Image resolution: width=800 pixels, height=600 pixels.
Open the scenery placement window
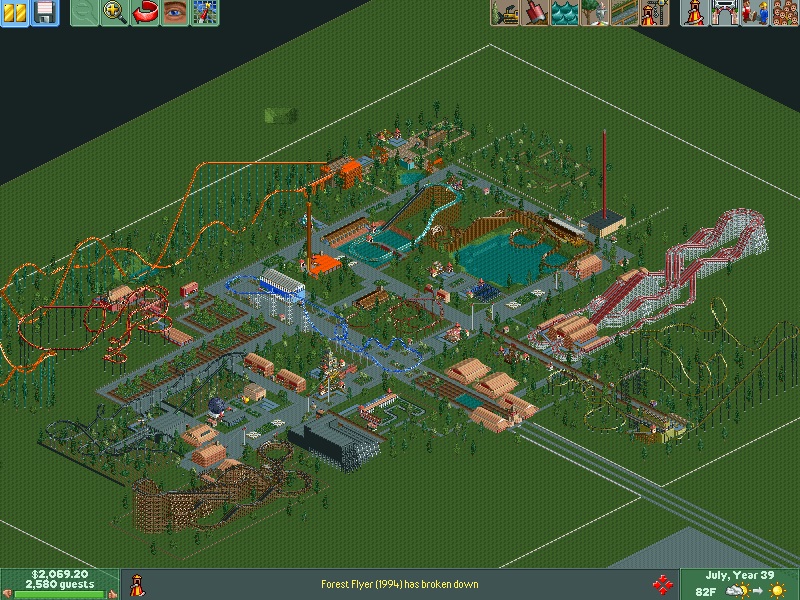pos(595,13)
